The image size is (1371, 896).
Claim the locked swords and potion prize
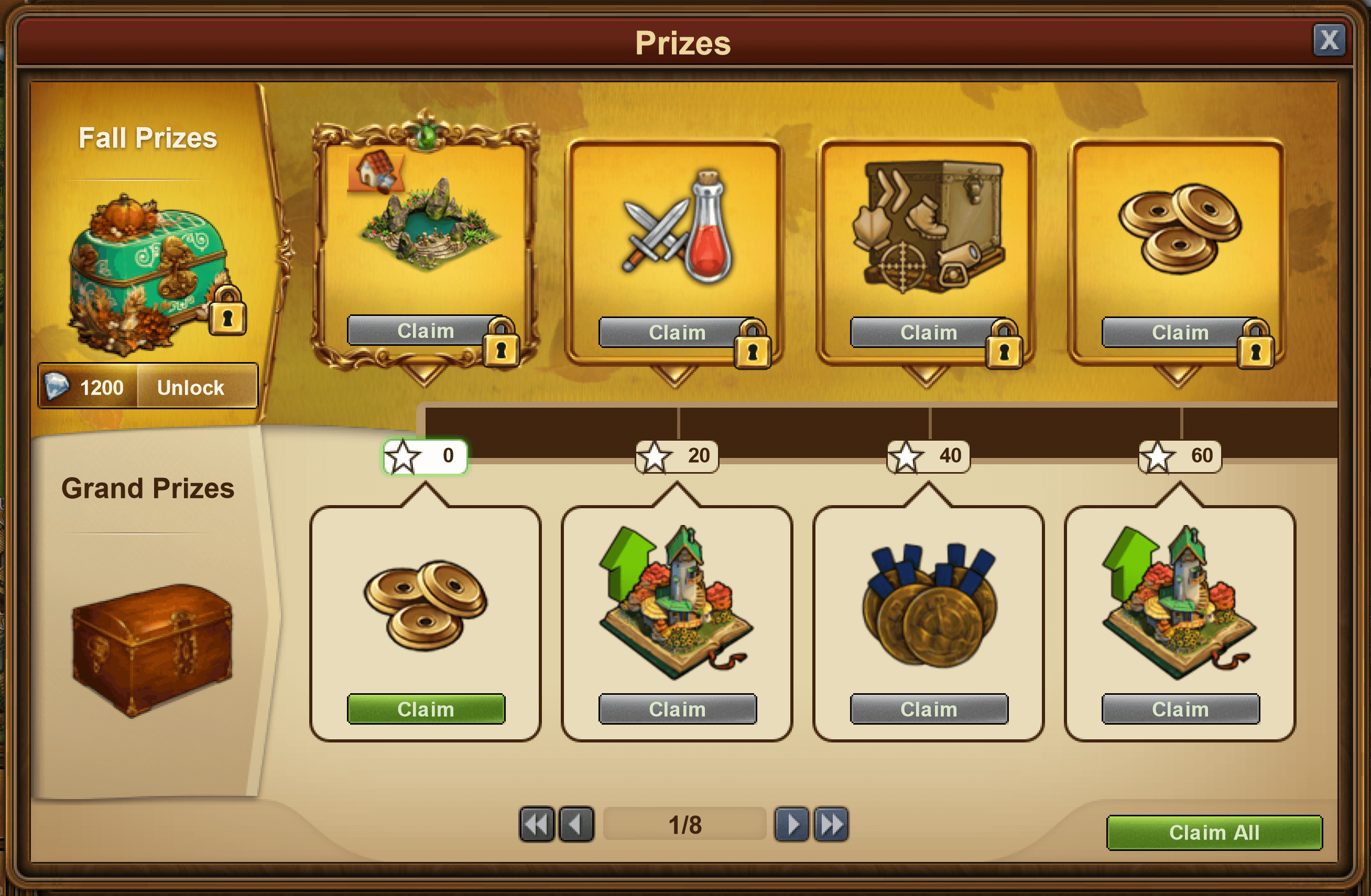677,332
